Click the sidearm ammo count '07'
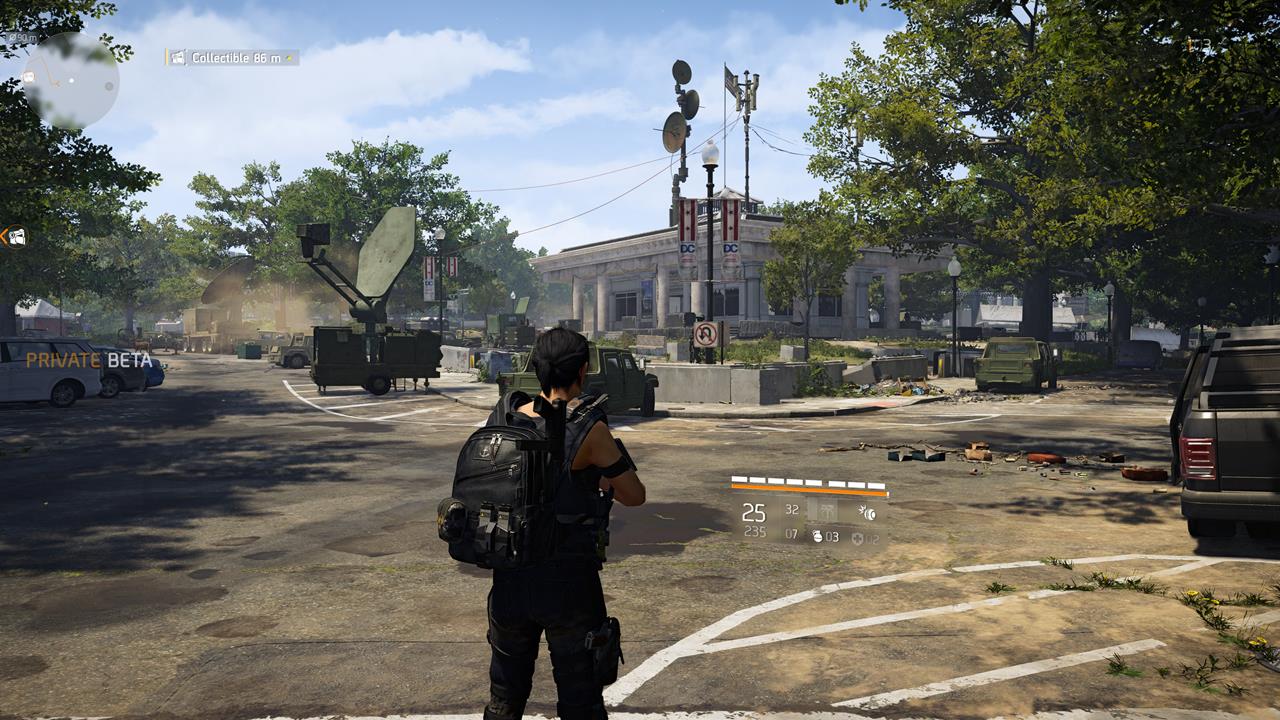Screen dimensions: 1280x720 point(791,534)
